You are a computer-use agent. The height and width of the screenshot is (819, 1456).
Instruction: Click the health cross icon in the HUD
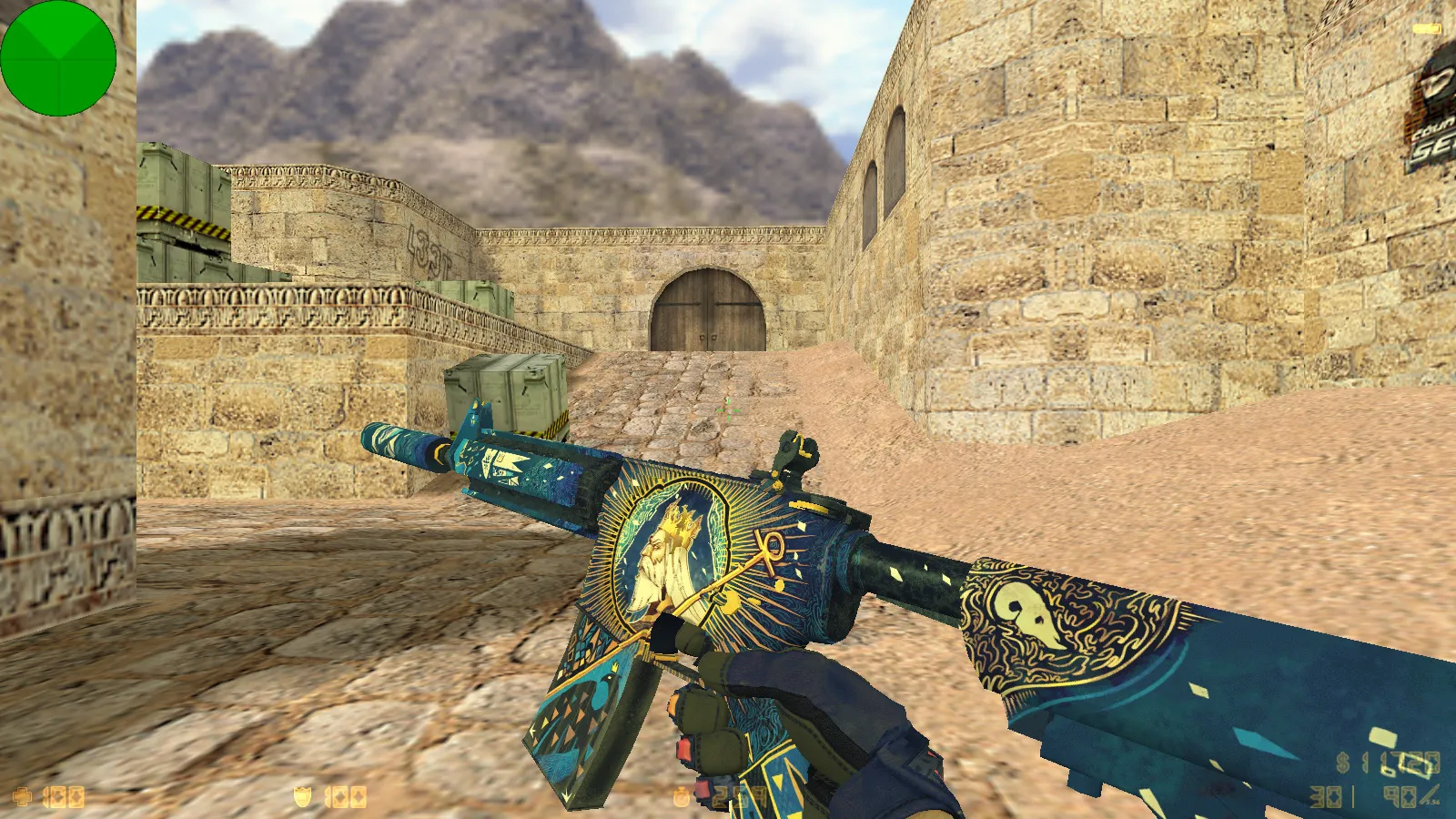[x=23, y=796]
